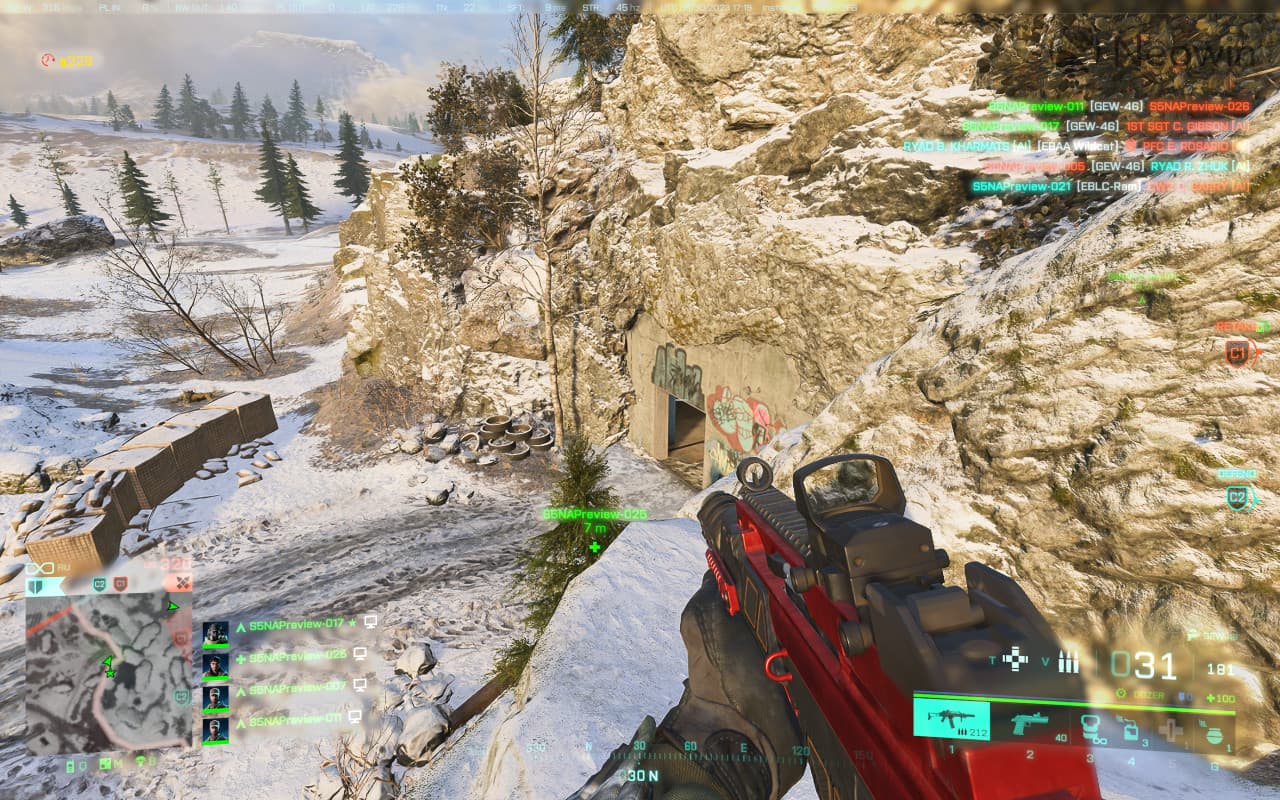Select squad member S5NAPreview-025's portrait
The image size is (1280, 800).
click(x=215, y=665)
